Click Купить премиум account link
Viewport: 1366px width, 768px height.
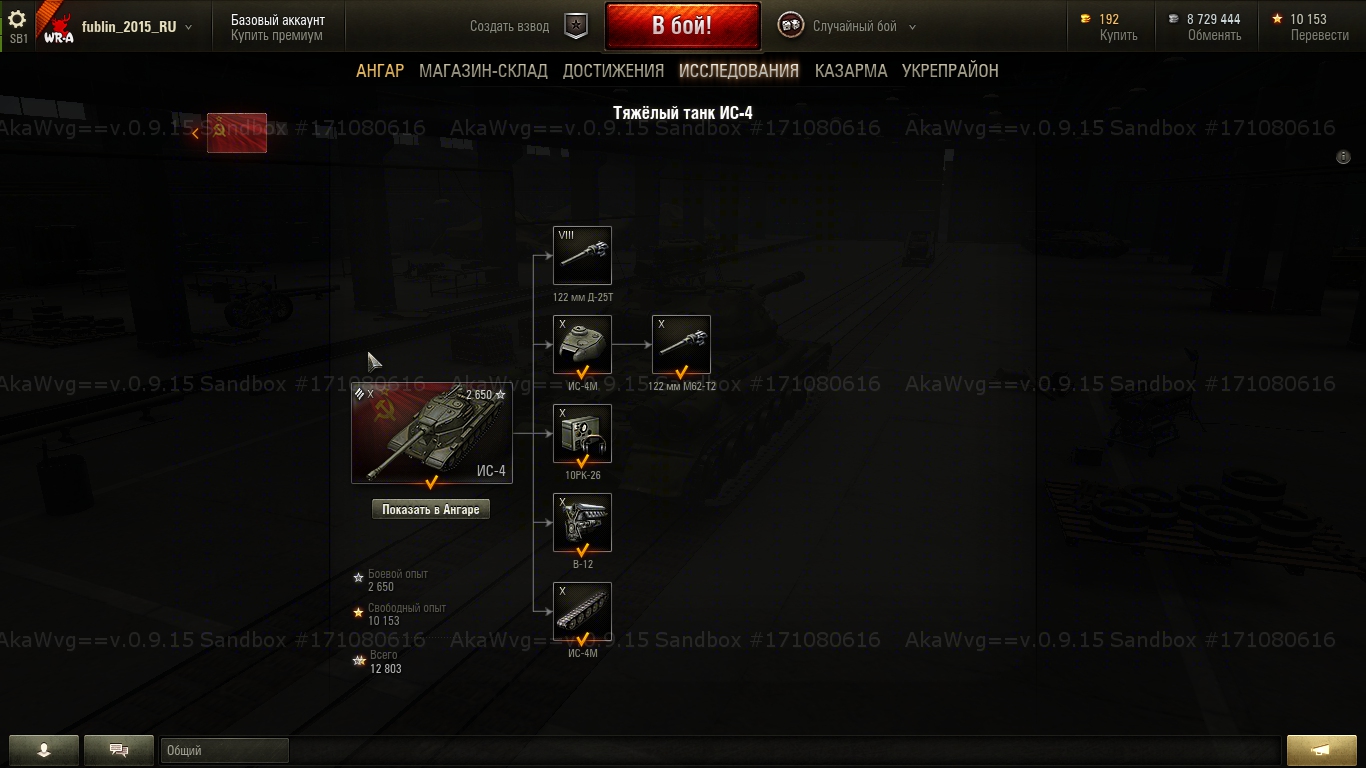point(277,36)
